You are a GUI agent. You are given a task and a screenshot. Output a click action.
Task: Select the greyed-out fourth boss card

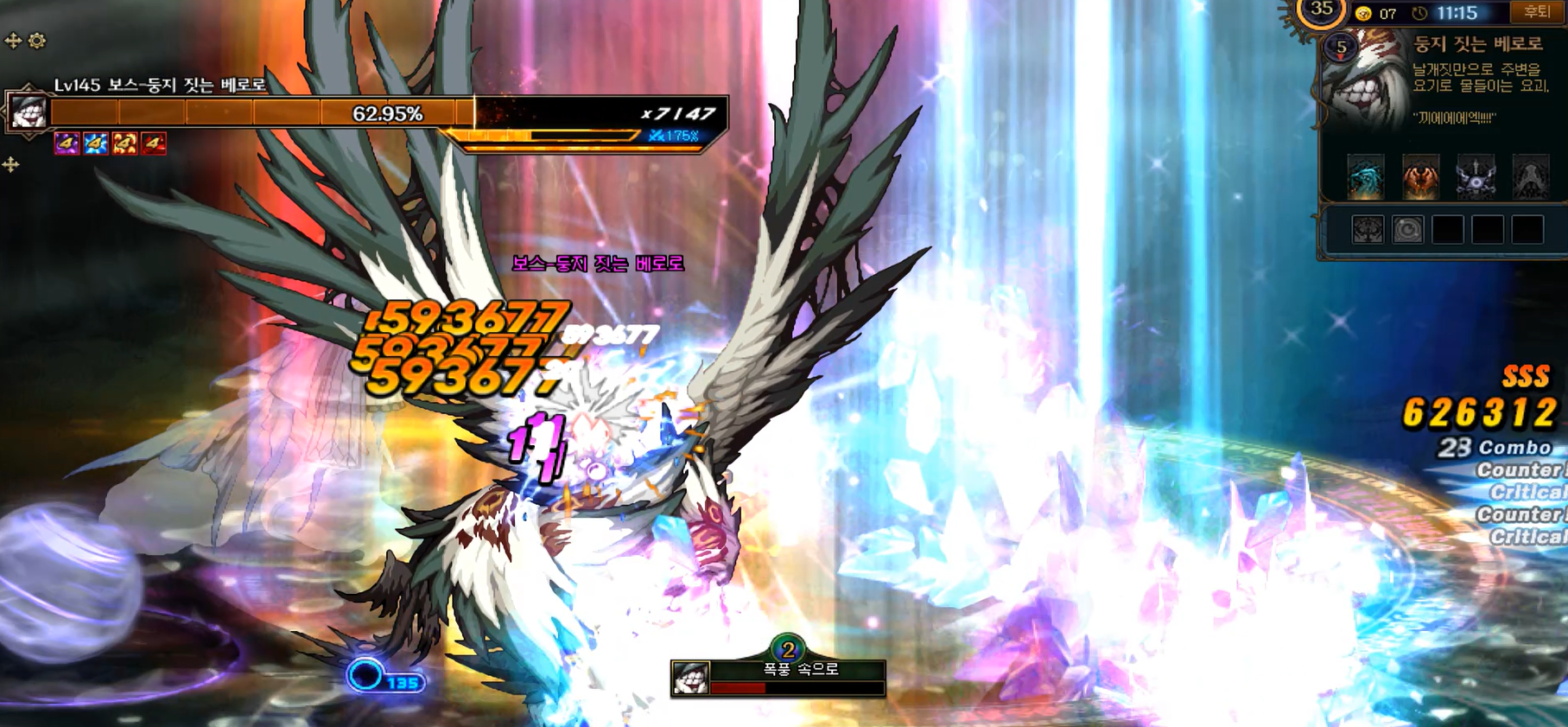pyautogui.click(x=1530, y=176)
